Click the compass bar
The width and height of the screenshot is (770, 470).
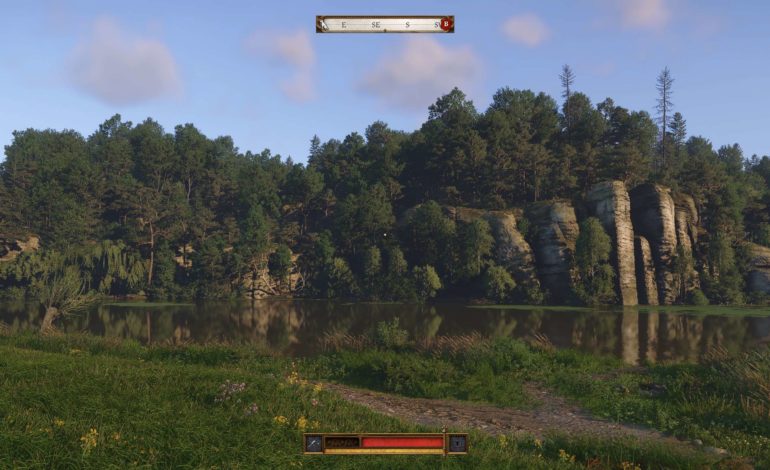pos(384,24)
